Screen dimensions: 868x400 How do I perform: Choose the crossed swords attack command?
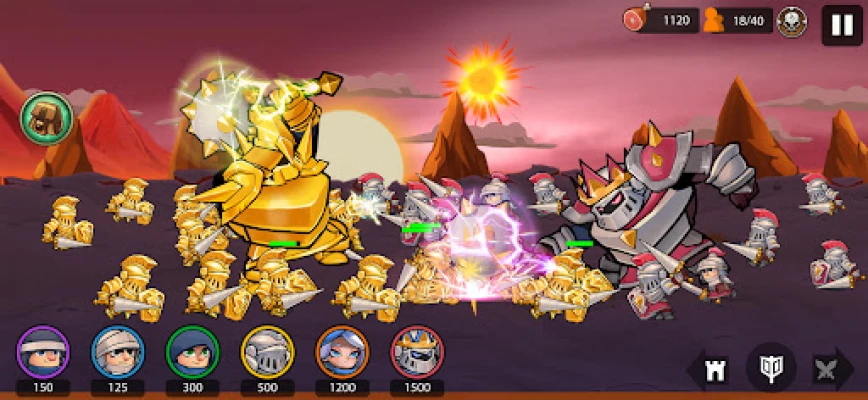(827, 369)
